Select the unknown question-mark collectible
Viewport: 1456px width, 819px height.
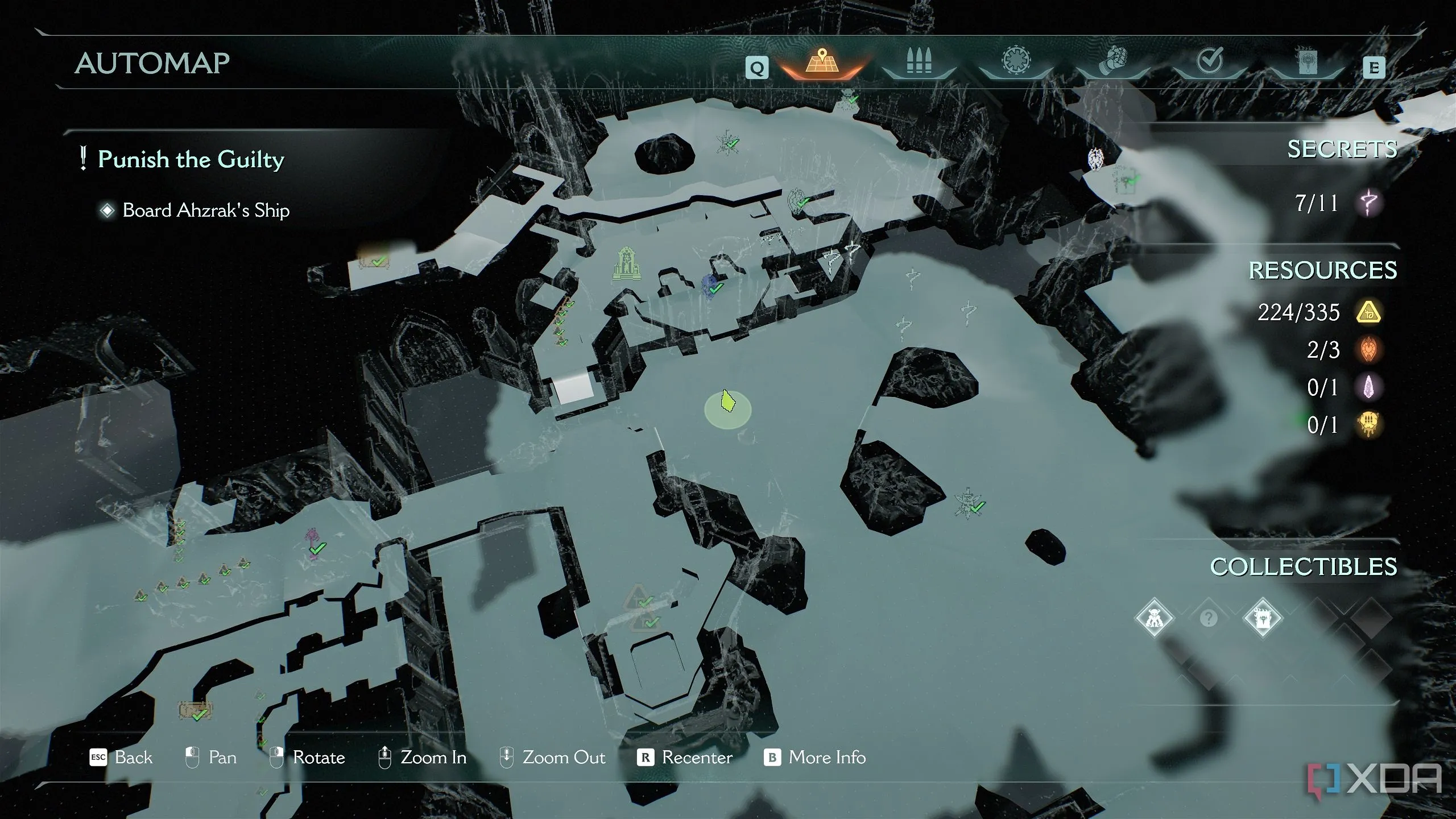pos(1208,618)
